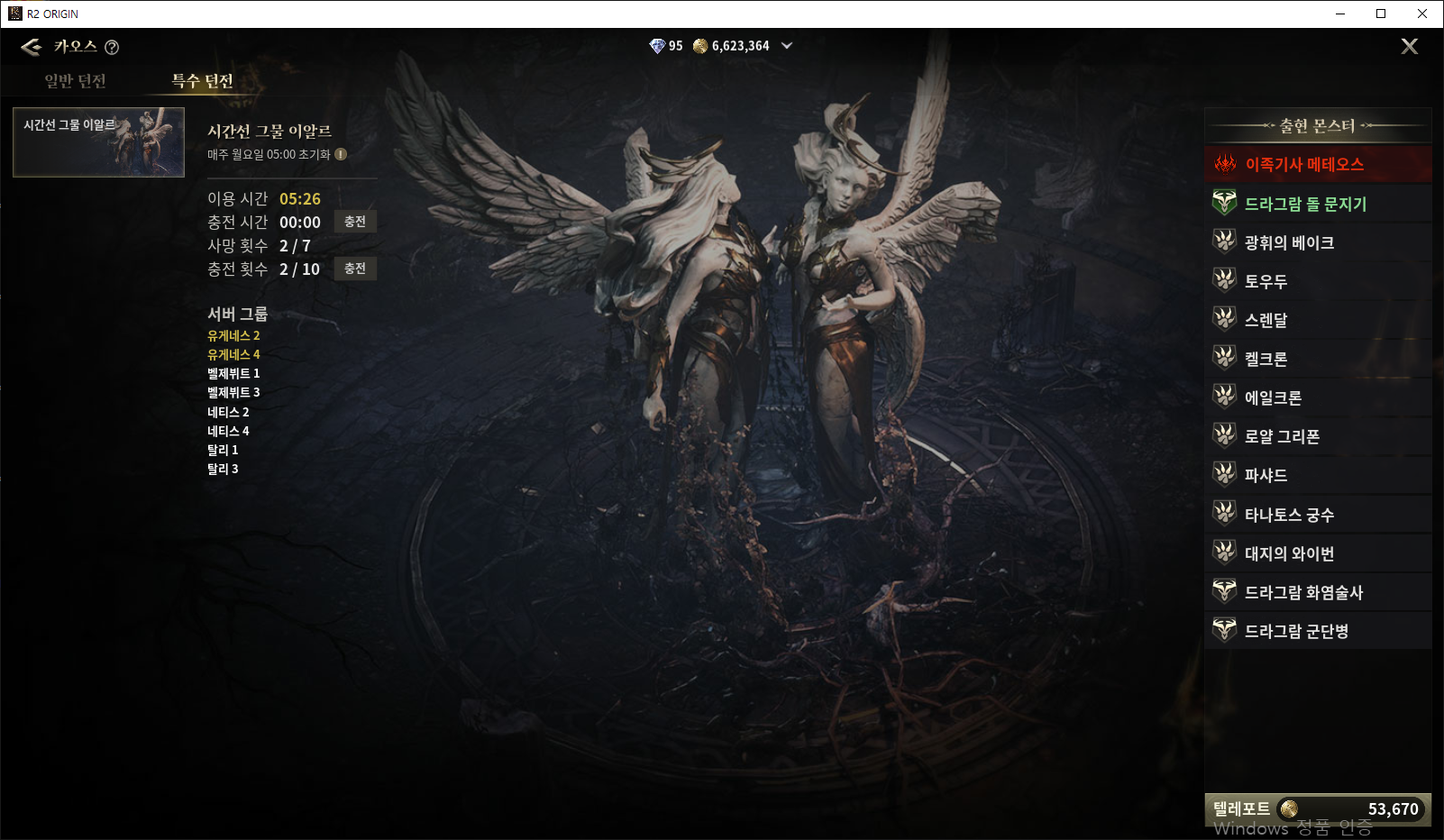1444x840 pixels.
Task: Go back using the arrow beside 카오스
Action: point(32,47)
